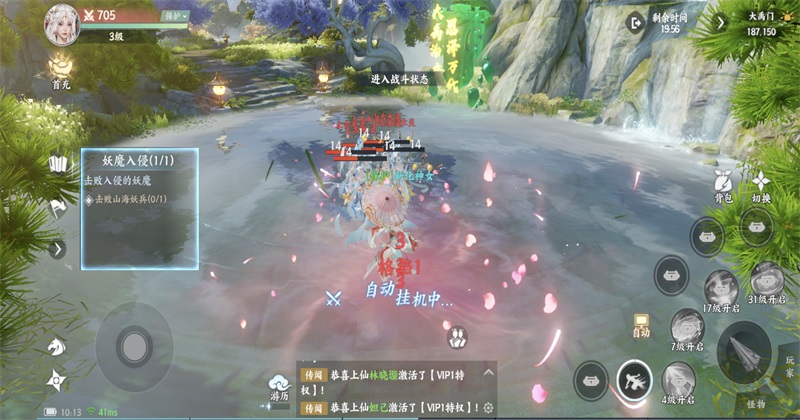Expand the side panel arrow below quest icons
800x420 pixels.
point(57,249)
